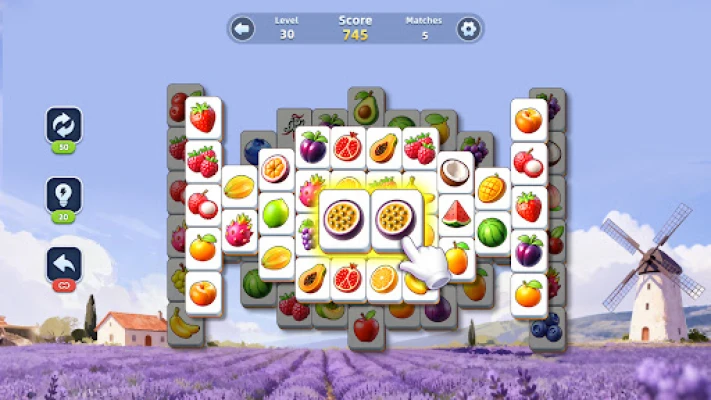The image size is (711, 400).
Task: Select the halved orange tile
Action: coord(383,278)
